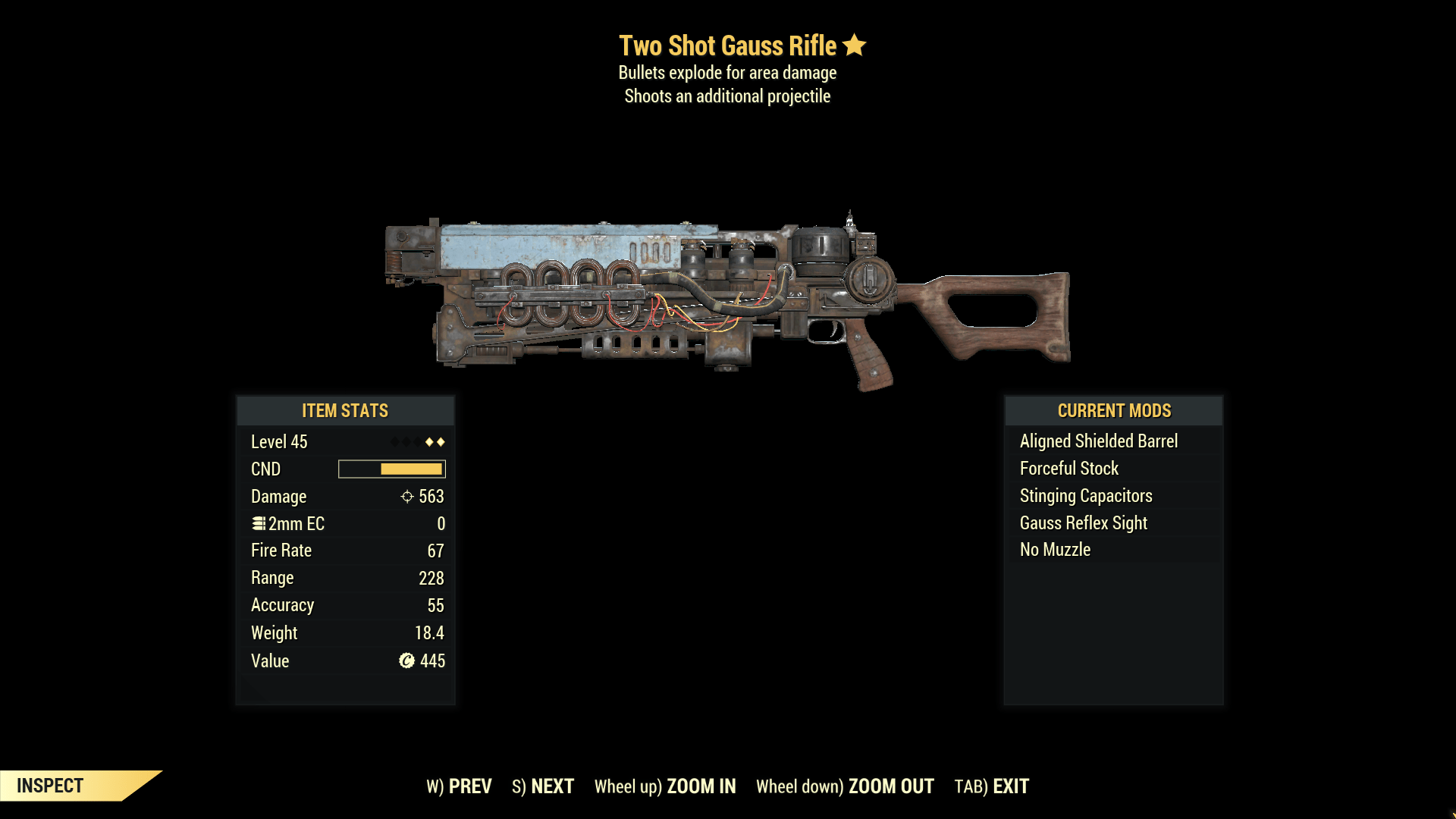Choose ZOOM IN on the weapon
The height and width of the screenshot is (819, 1456).
[665, 786]
